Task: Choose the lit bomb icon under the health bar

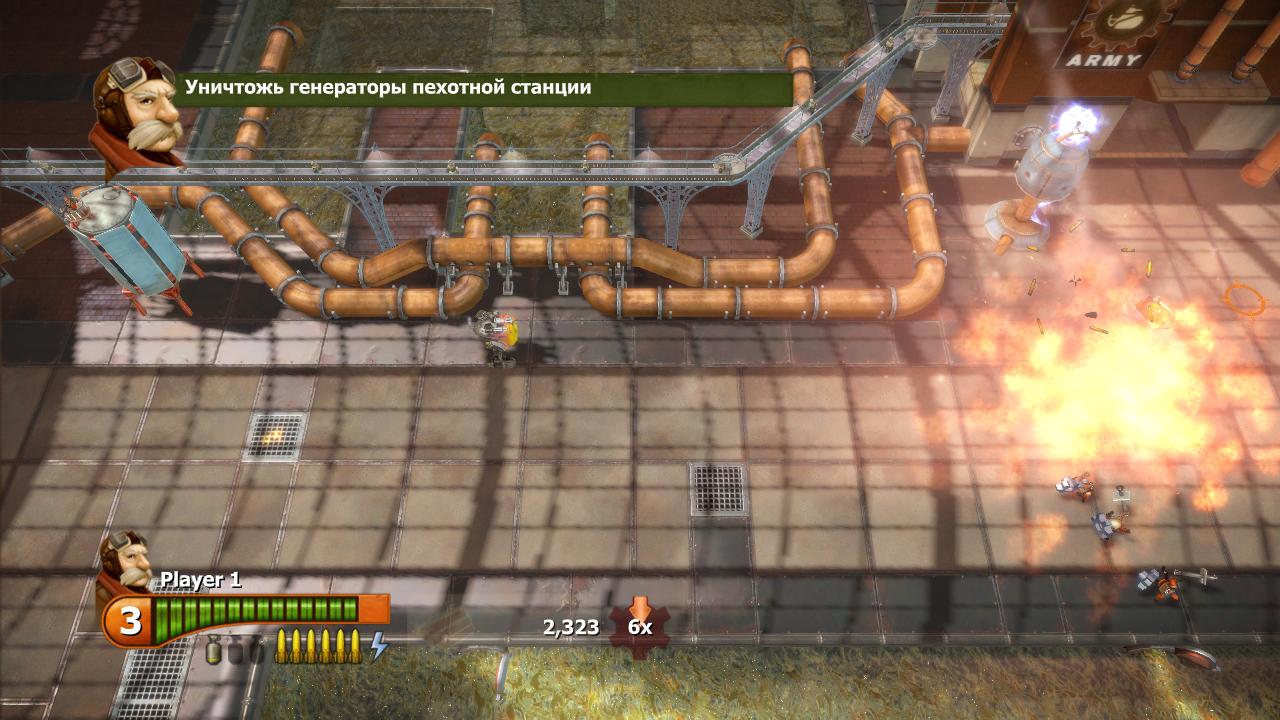Action: click(213, 652)
